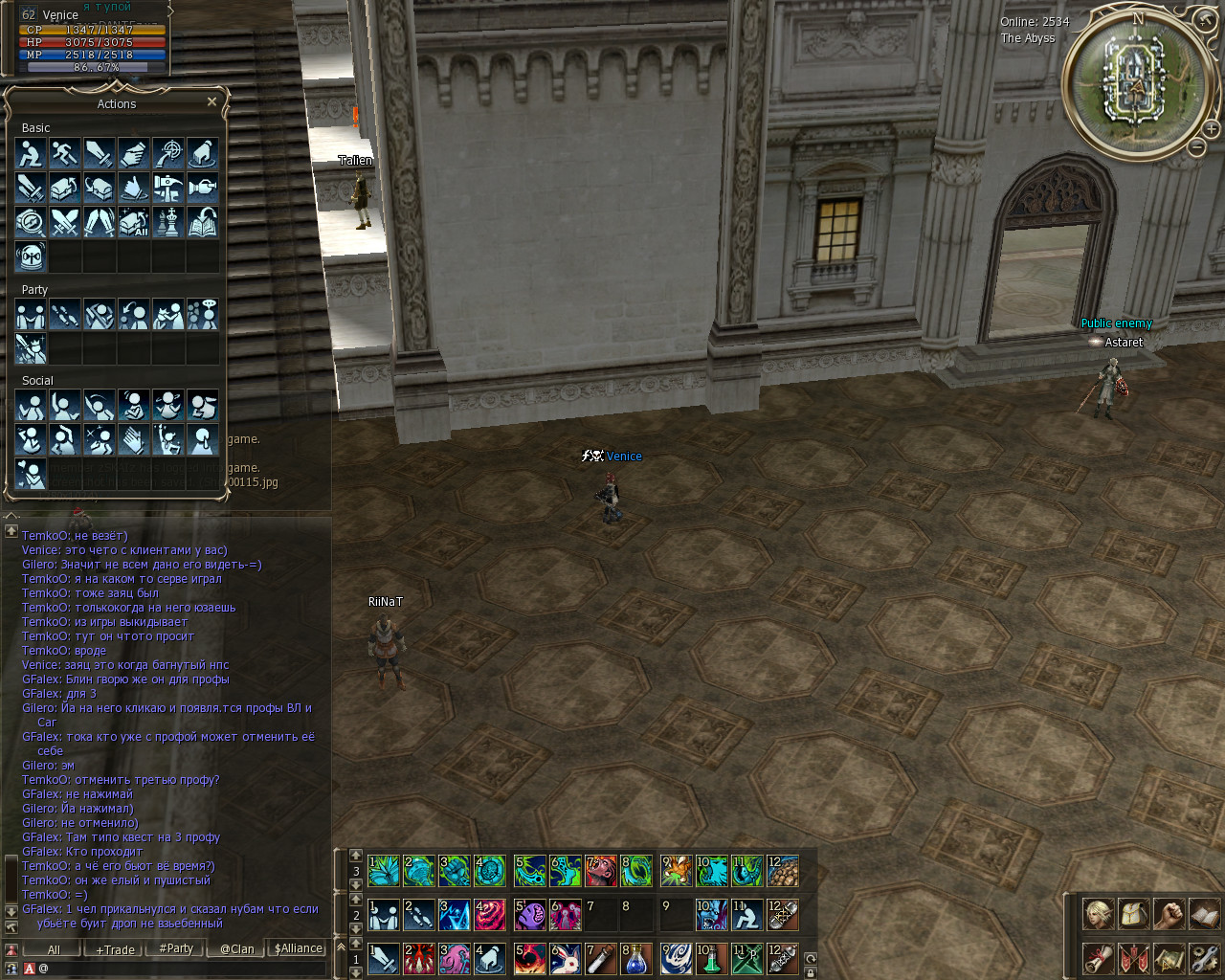The image size is (1225, 980).
Task: Zoom out the minimap with minus button
Action: coord(1196,147)
